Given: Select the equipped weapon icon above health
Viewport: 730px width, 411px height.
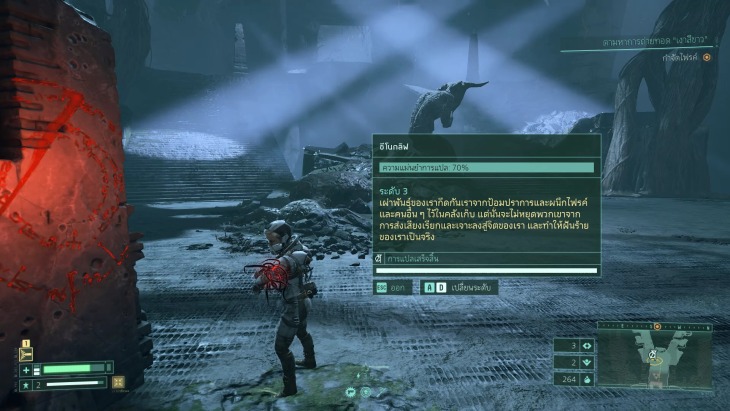Looking at the screenshot, I should [27, 354].
